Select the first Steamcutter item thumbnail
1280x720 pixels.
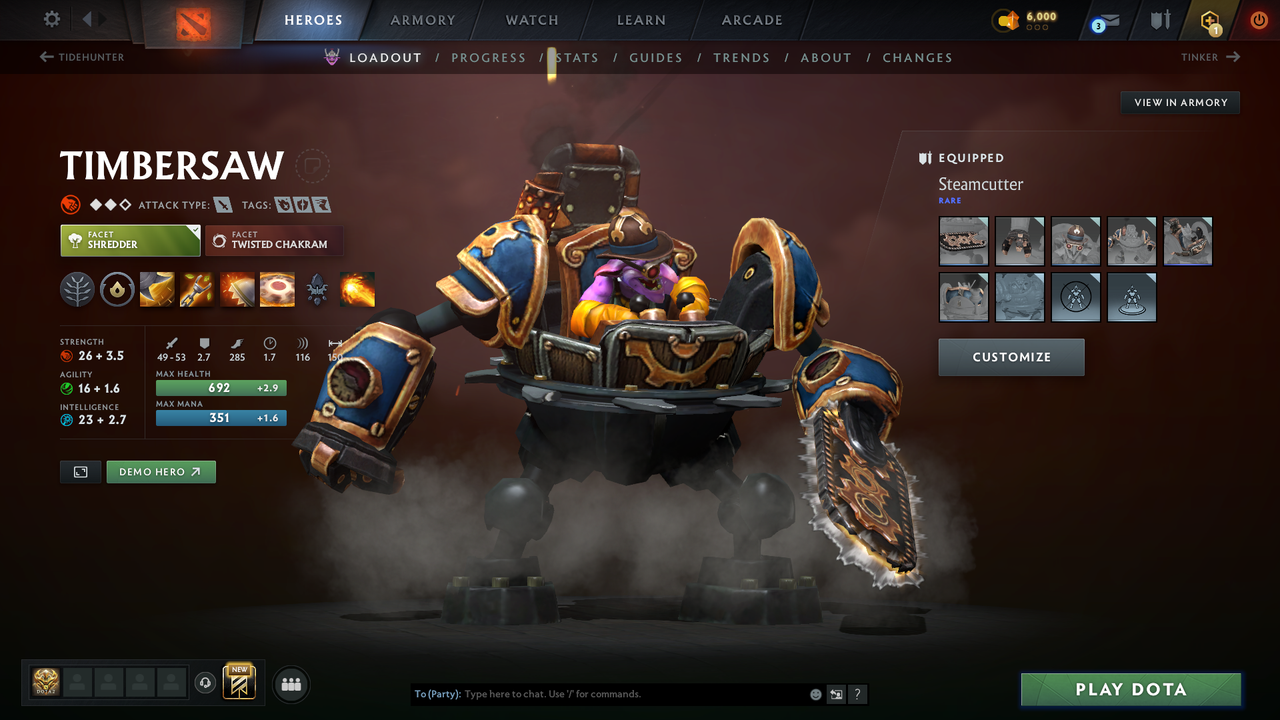(x=963, y=241)
